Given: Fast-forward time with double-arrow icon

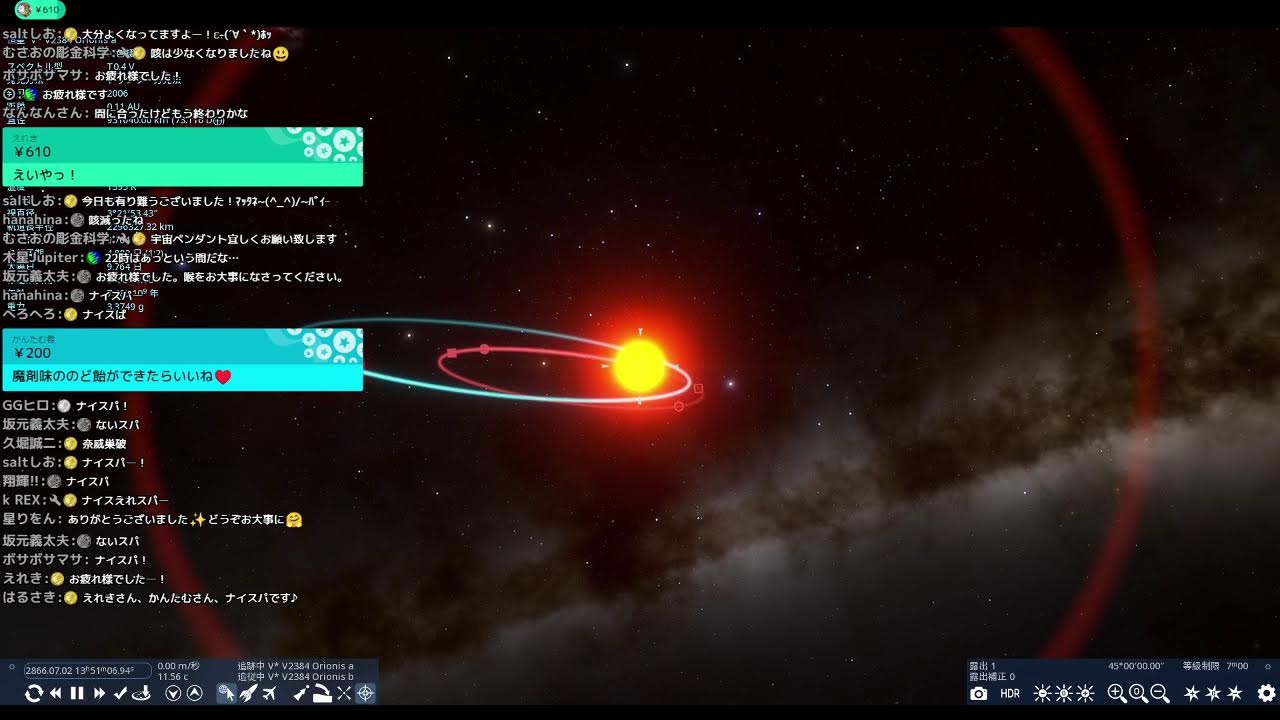Looking at the screenshot, I should 98,693.
